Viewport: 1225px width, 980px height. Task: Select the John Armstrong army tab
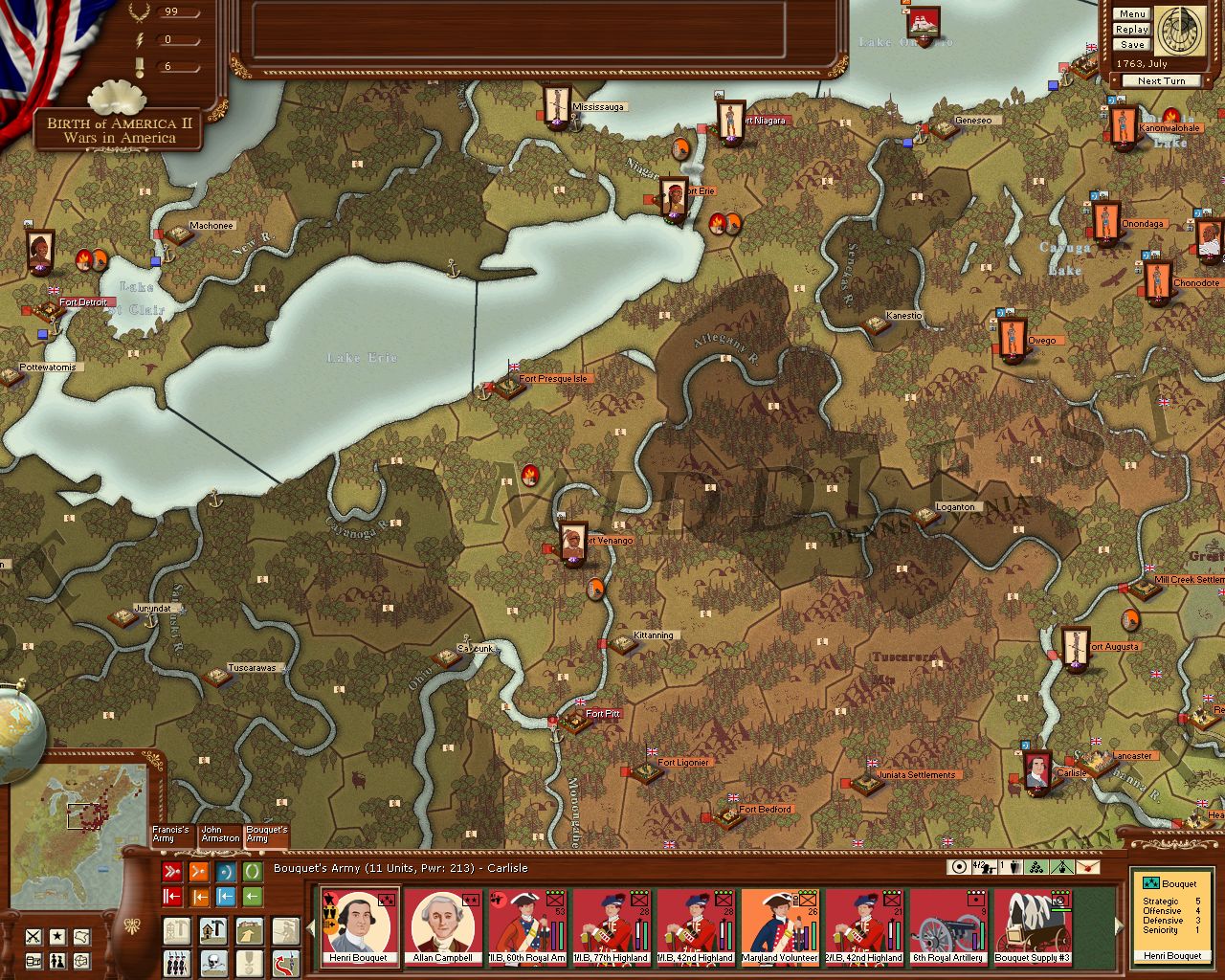click(x=220, y=835)
